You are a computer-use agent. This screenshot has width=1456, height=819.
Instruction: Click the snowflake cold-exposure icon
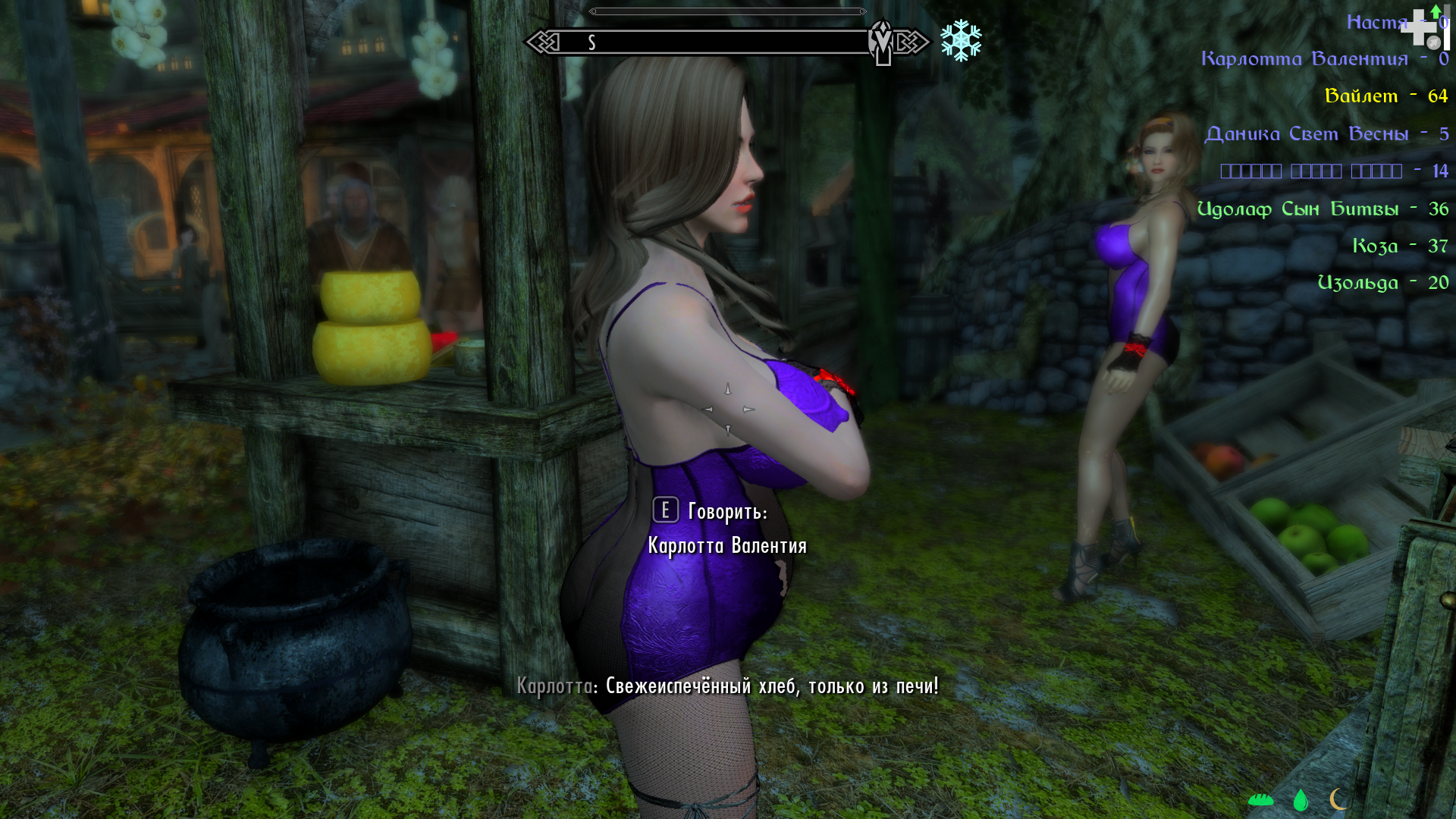click(961, 41)
